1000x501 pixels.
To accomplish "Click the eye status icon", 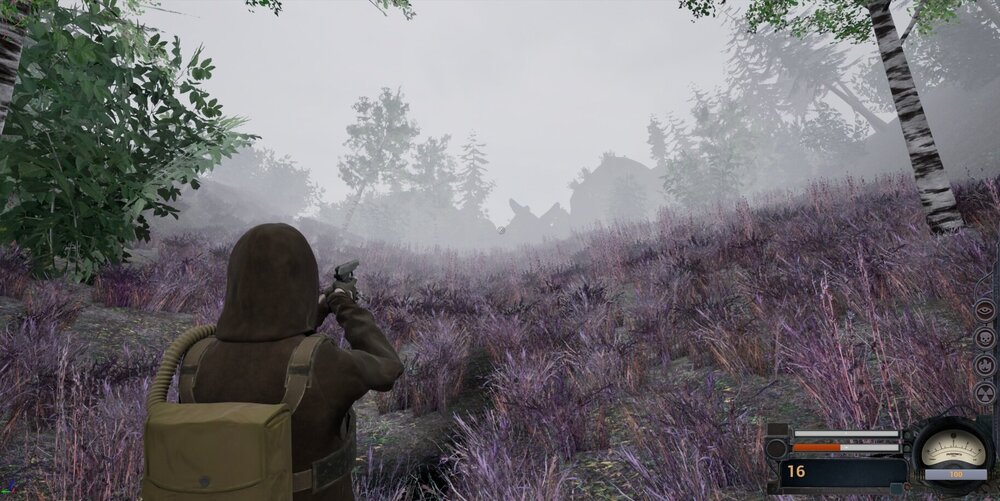I will coord(984,310).
